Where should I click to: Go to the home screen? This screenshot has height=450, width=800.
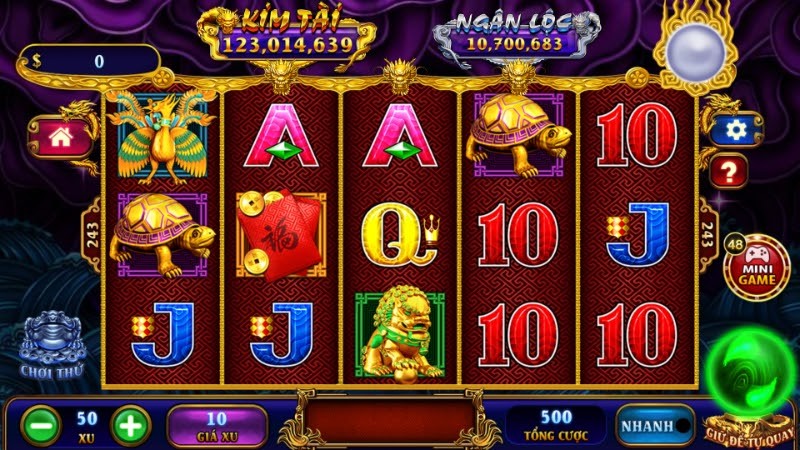click(60, 138)
